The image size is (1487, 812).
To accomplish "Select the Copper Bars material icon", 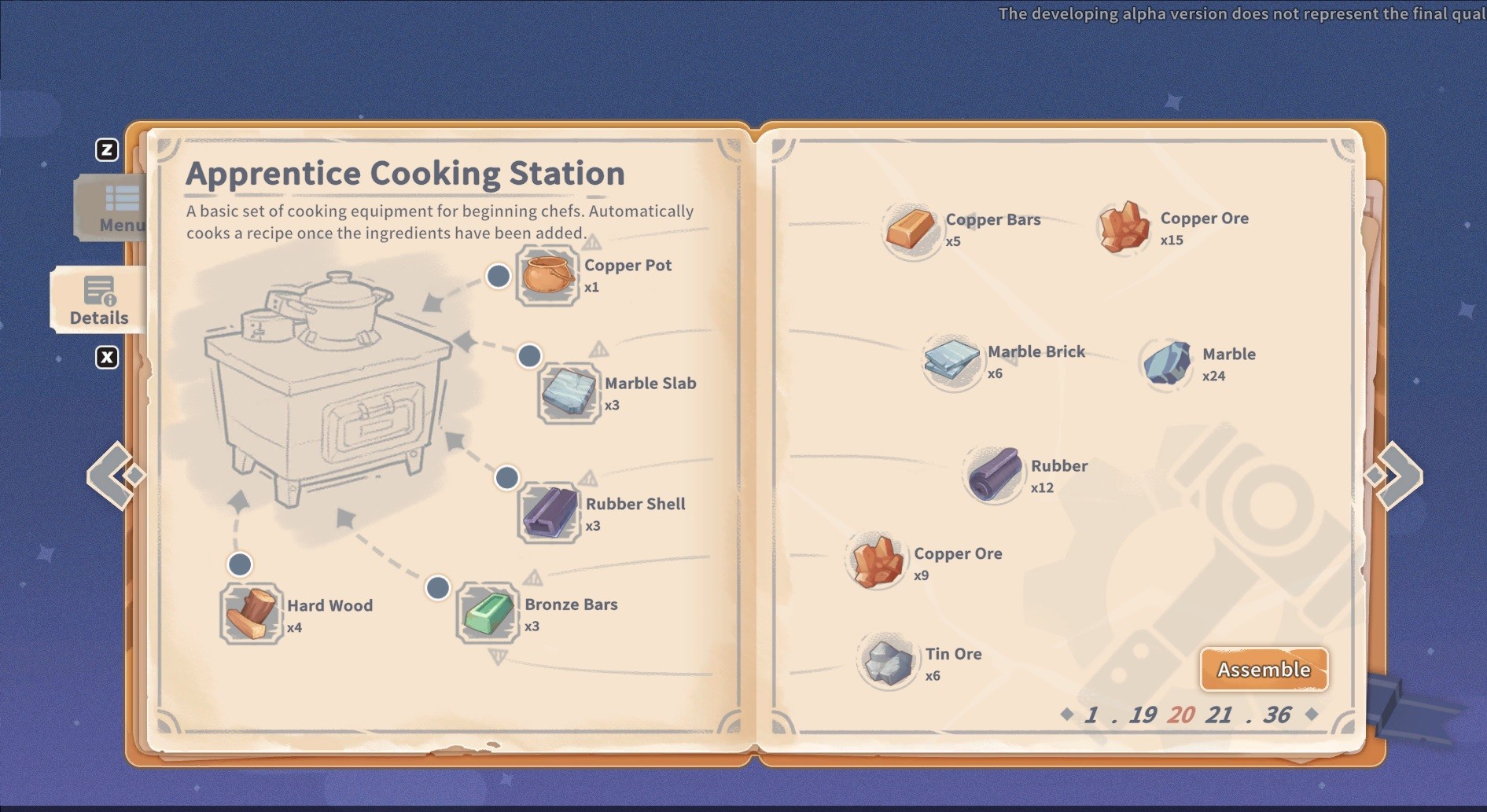I will (x=911, y=229).
